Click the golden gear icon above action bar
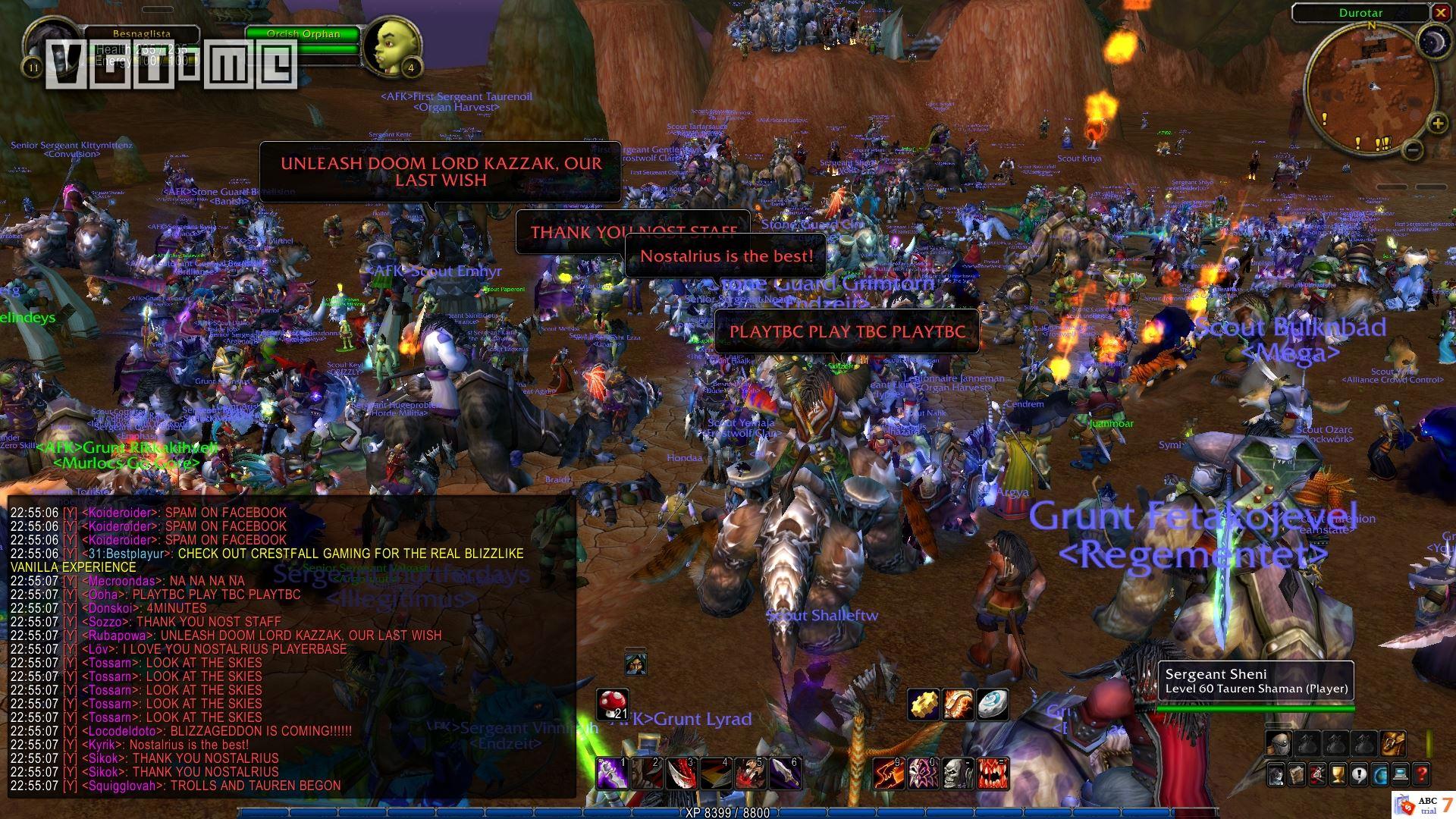Image resolution: width=1456 pixels, height=819 pixels. tap(924, 704)
